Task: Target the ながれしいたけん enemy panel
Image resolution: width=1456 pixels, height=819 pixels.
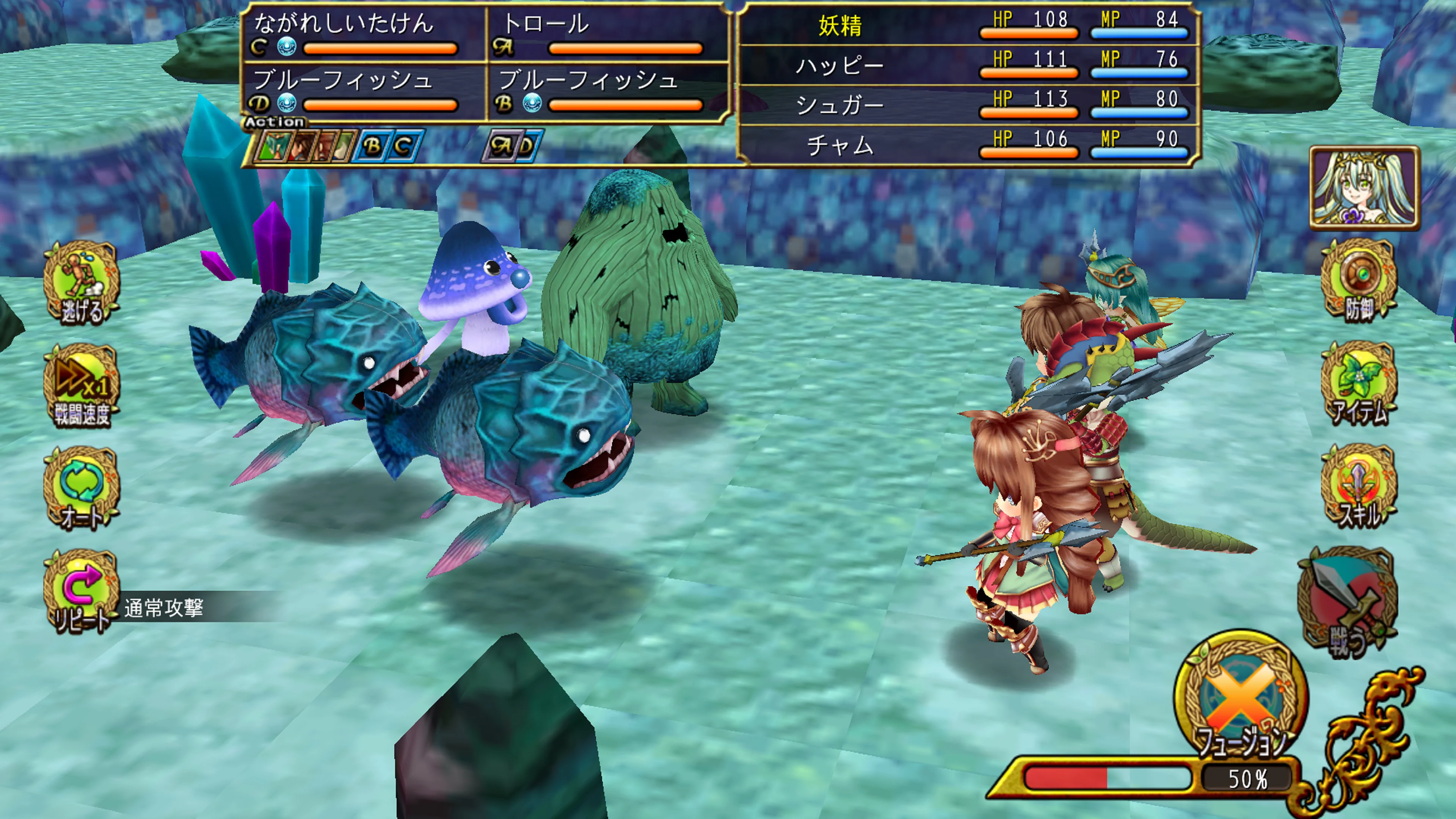Action: click(364, 34)
